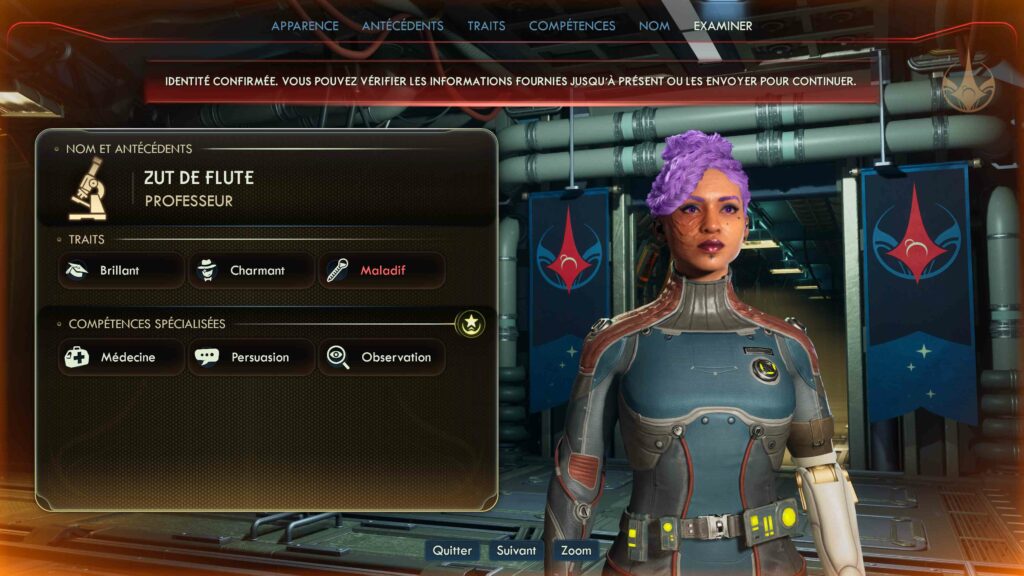Screen dimensions: 1024x576
Task: Continue with the Suivant button
Action: 516,550
